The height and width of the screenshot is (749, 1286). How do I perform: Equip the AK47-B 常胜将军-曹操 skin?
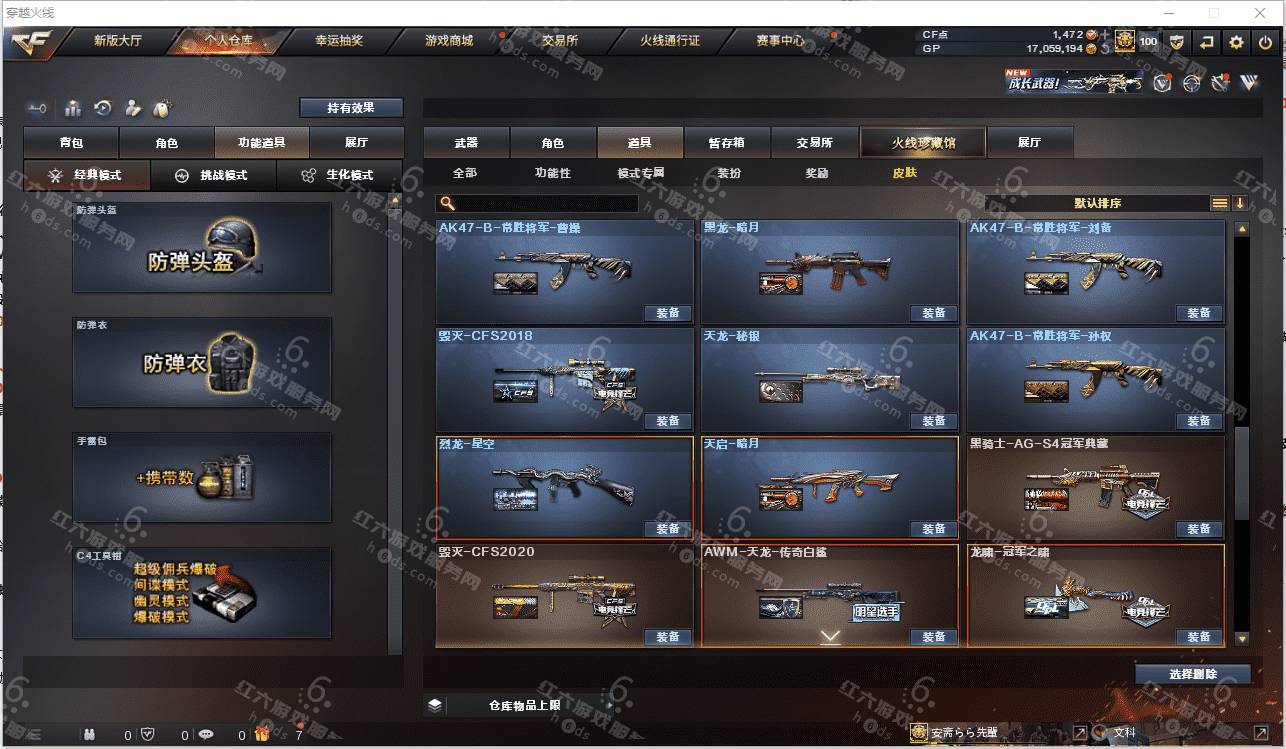(667, 313)
